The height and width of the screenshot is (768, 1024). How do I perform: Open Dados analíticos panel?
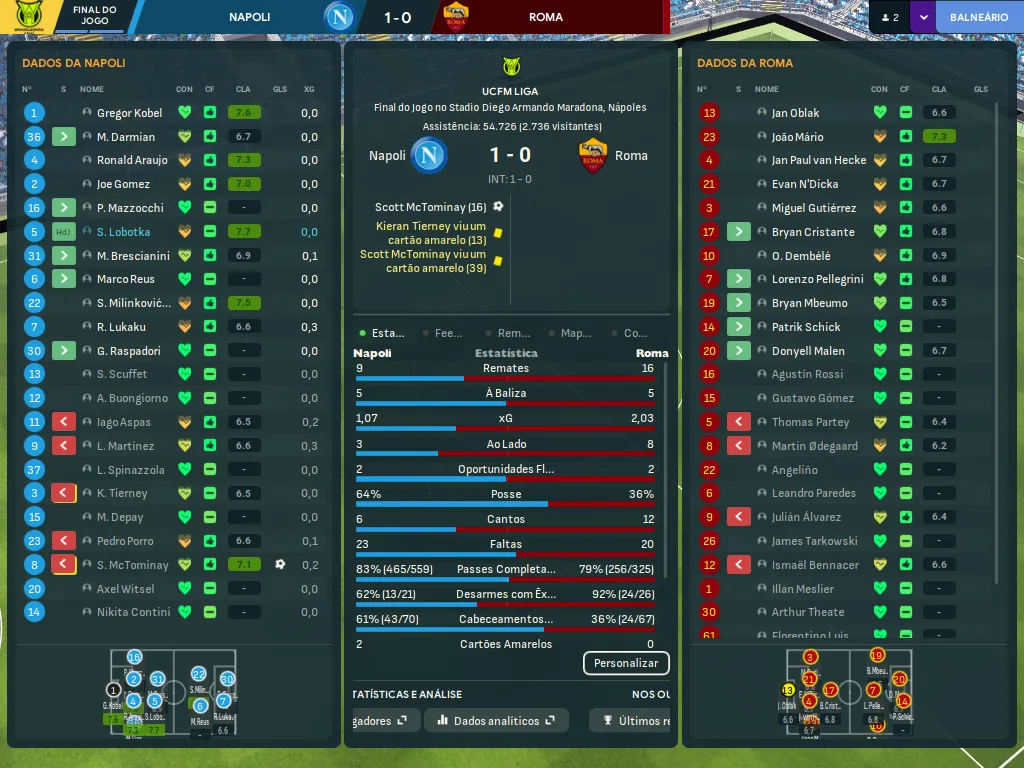click(496, 720)
